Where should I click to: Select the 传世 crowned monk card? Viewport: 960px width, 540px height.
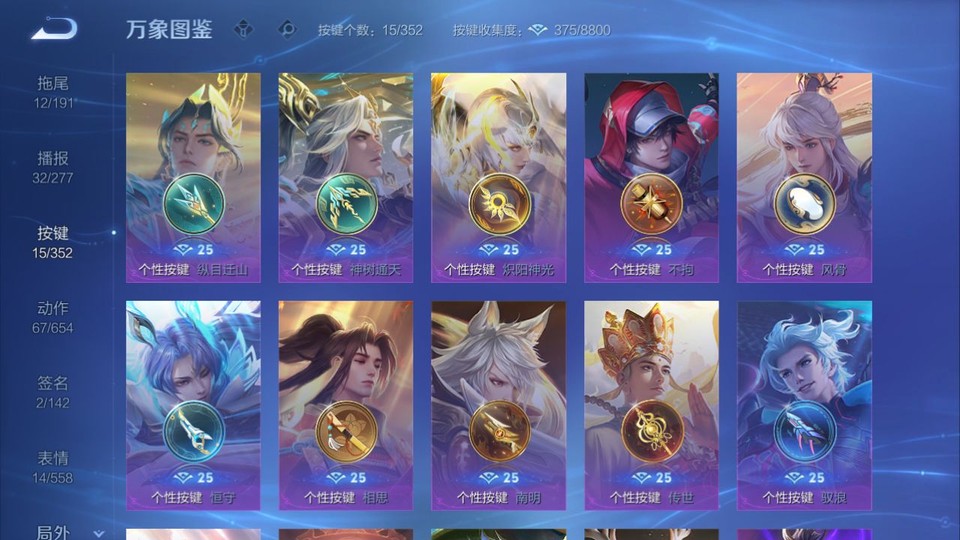tap(651, 405)
